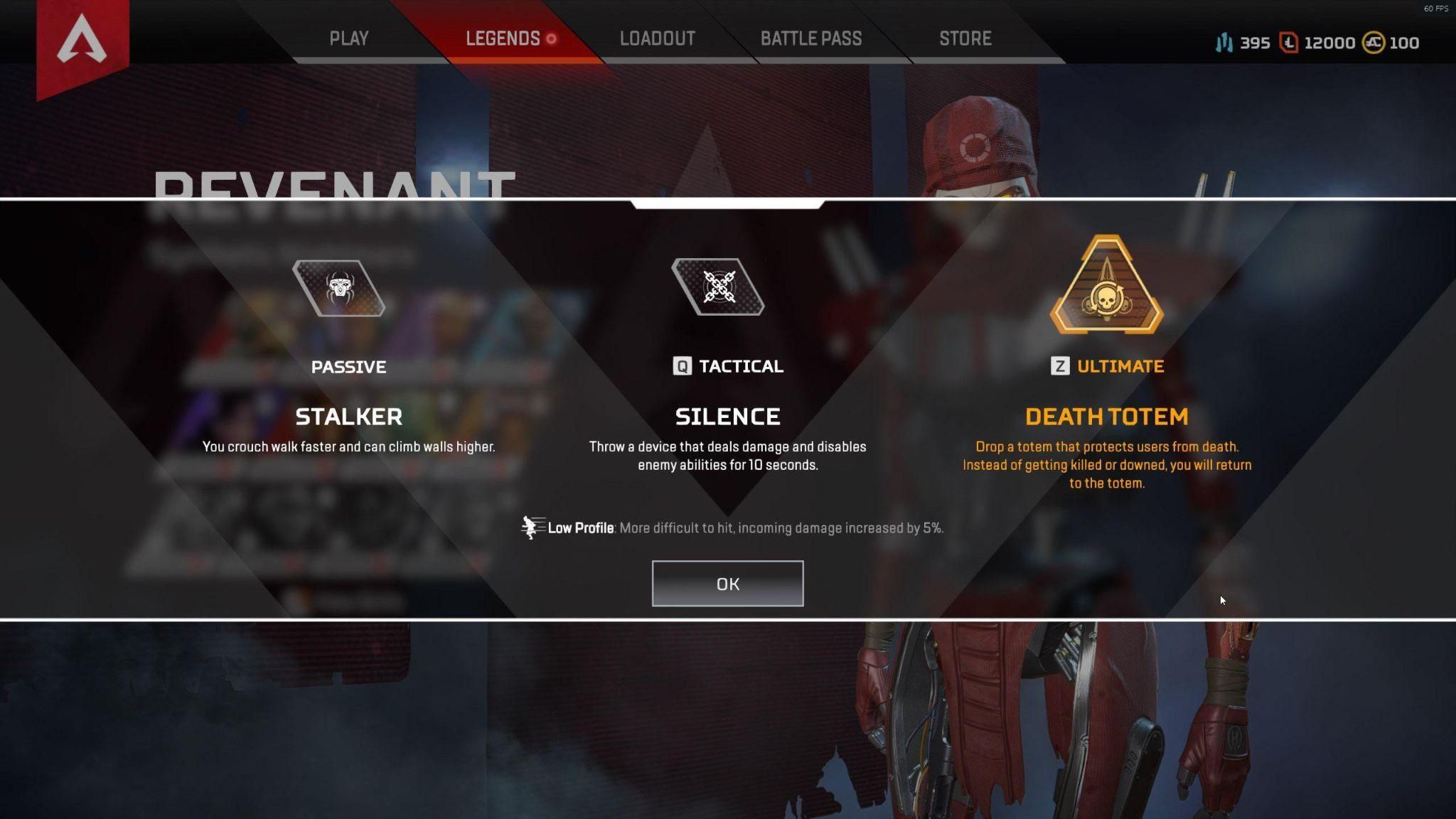Select the Death Totem ultimate icon

click(x=1106, y=287)
